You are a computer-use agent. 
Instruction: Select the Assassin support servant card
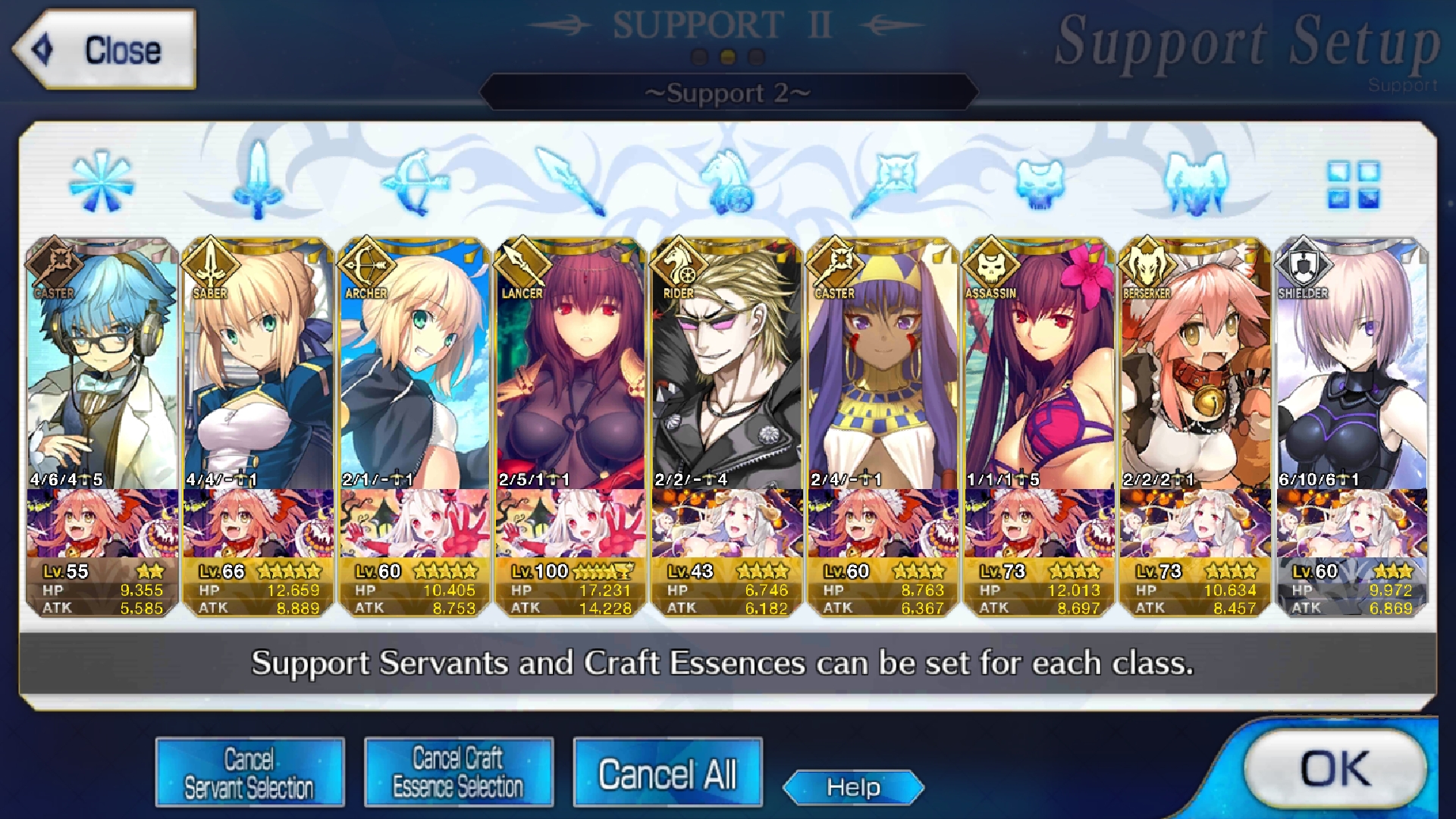click(1040, 364)
